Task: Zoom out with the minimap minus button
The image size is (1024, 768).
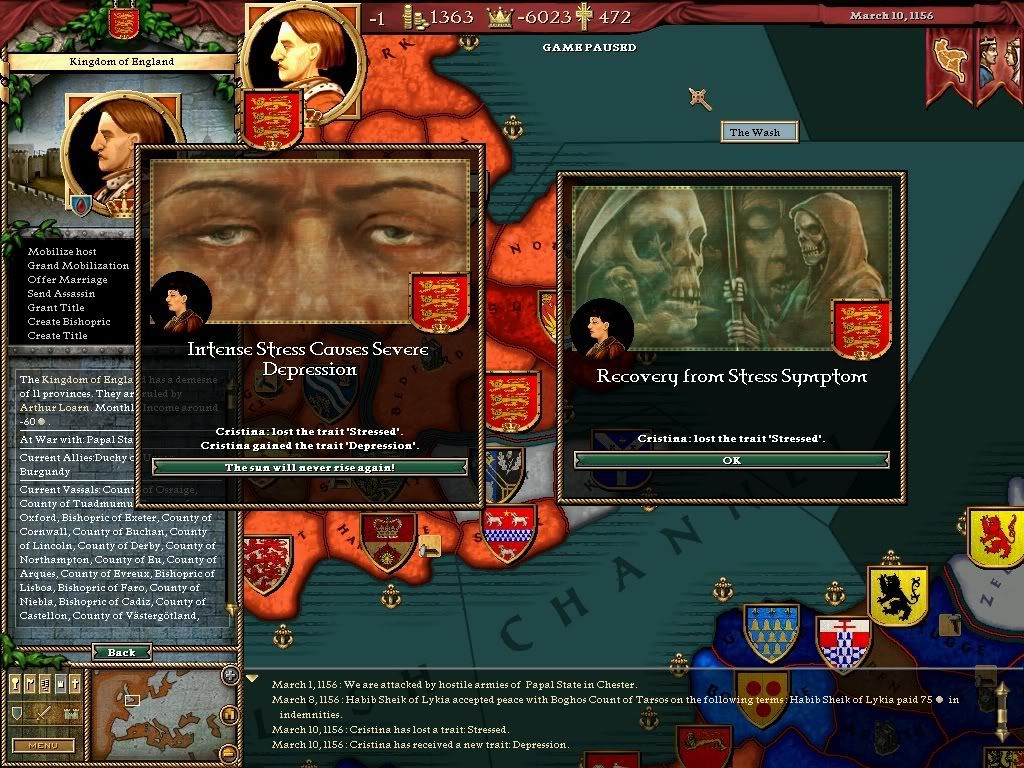Action: point(229,752)
